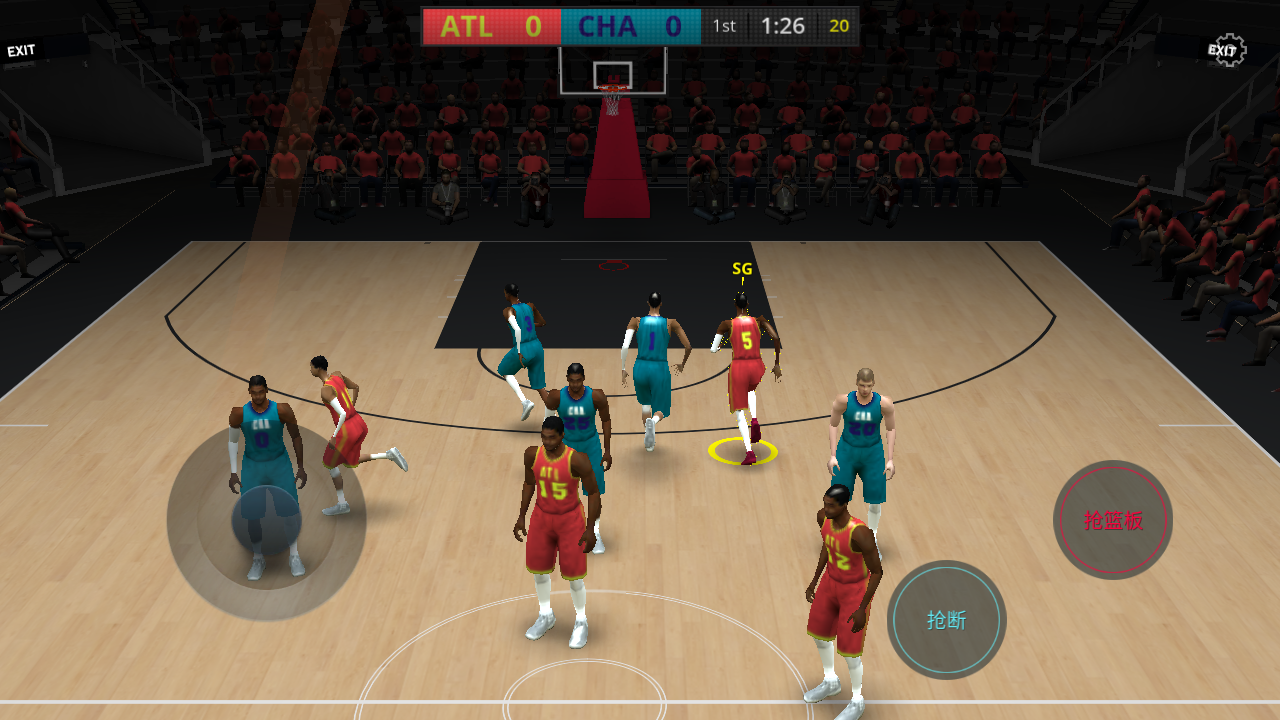Tap the red 抢篮板 rebound button

coord(1113,520)
